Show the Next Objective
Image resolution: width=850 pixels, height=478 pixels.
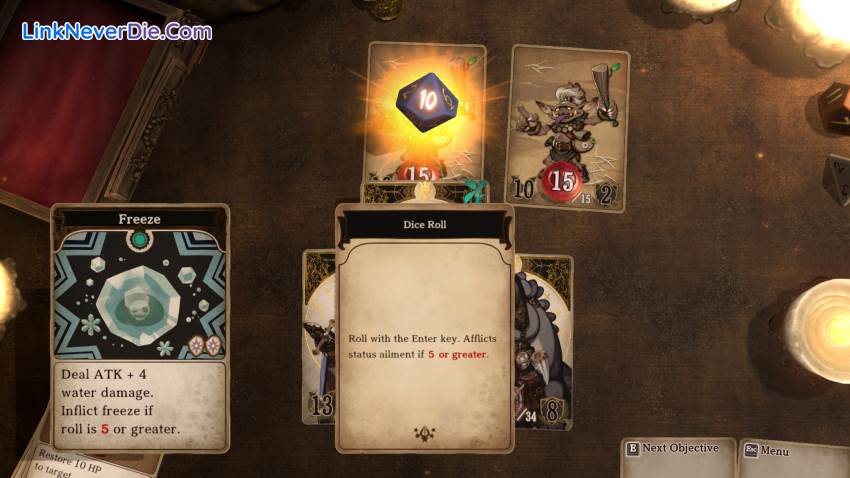678,450
